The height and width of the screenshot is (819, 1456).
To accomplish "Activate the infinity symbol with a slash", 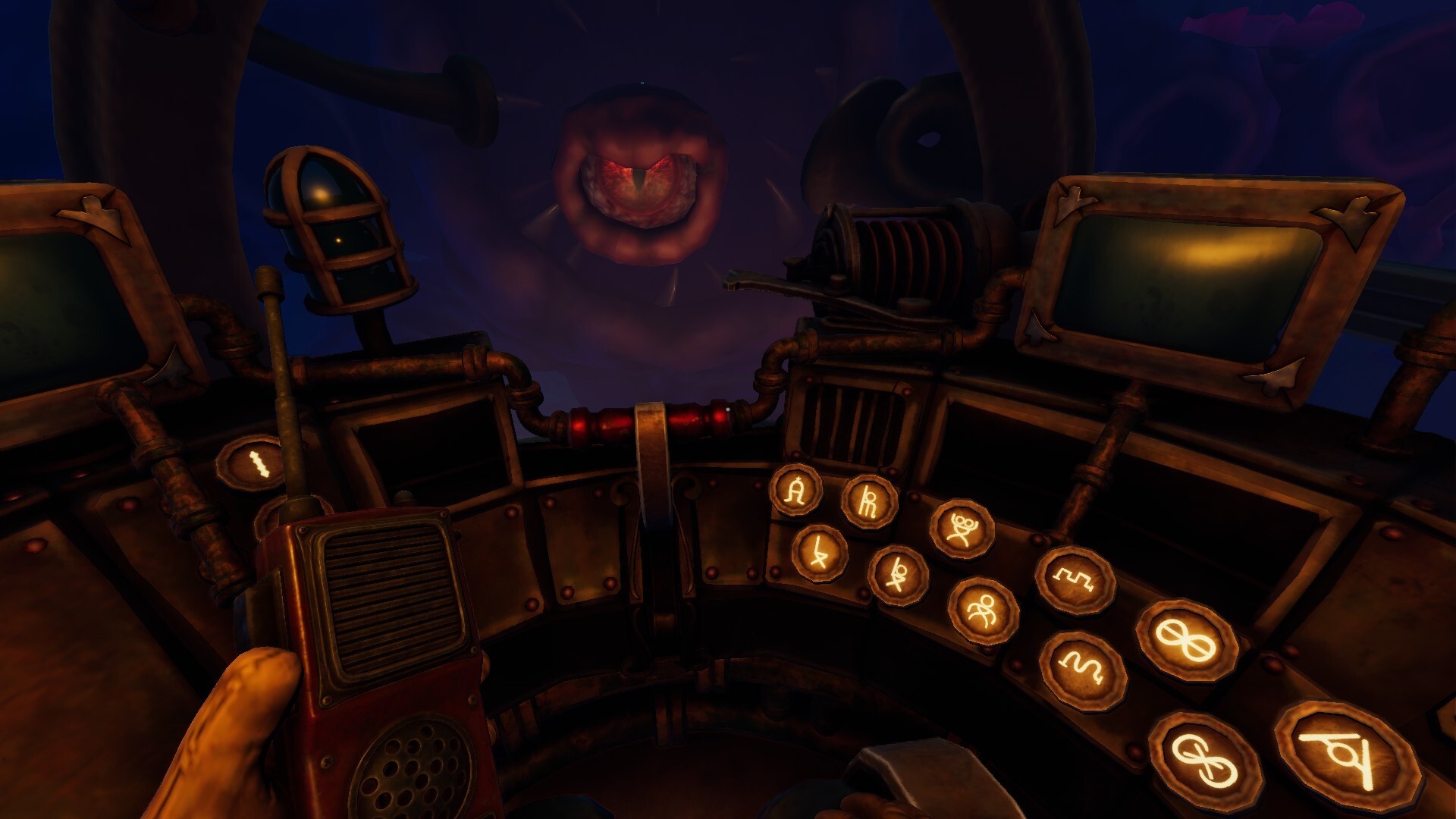I will [x=1185, y=641].
